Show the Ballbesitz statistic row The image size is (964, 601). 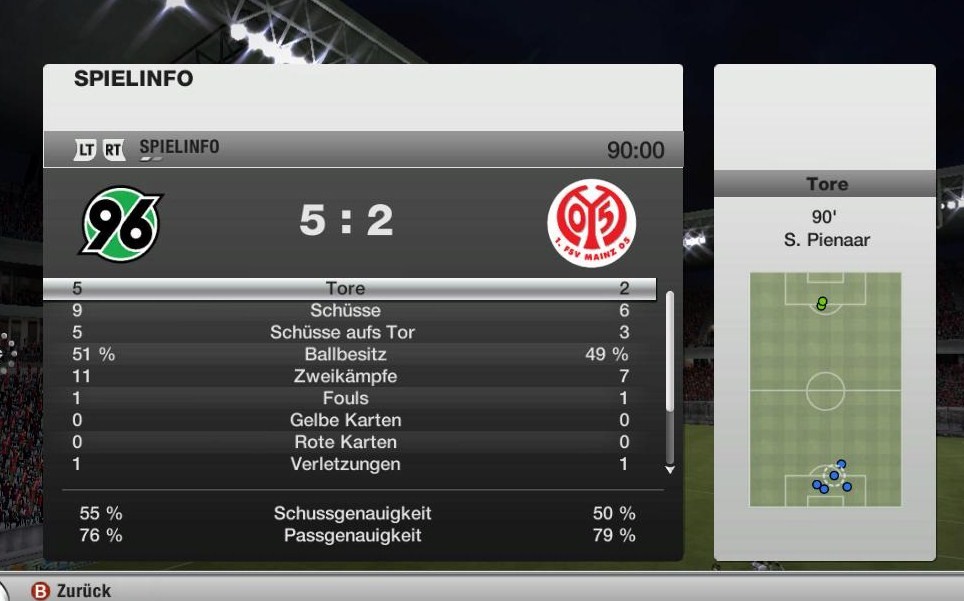[345, 354]
